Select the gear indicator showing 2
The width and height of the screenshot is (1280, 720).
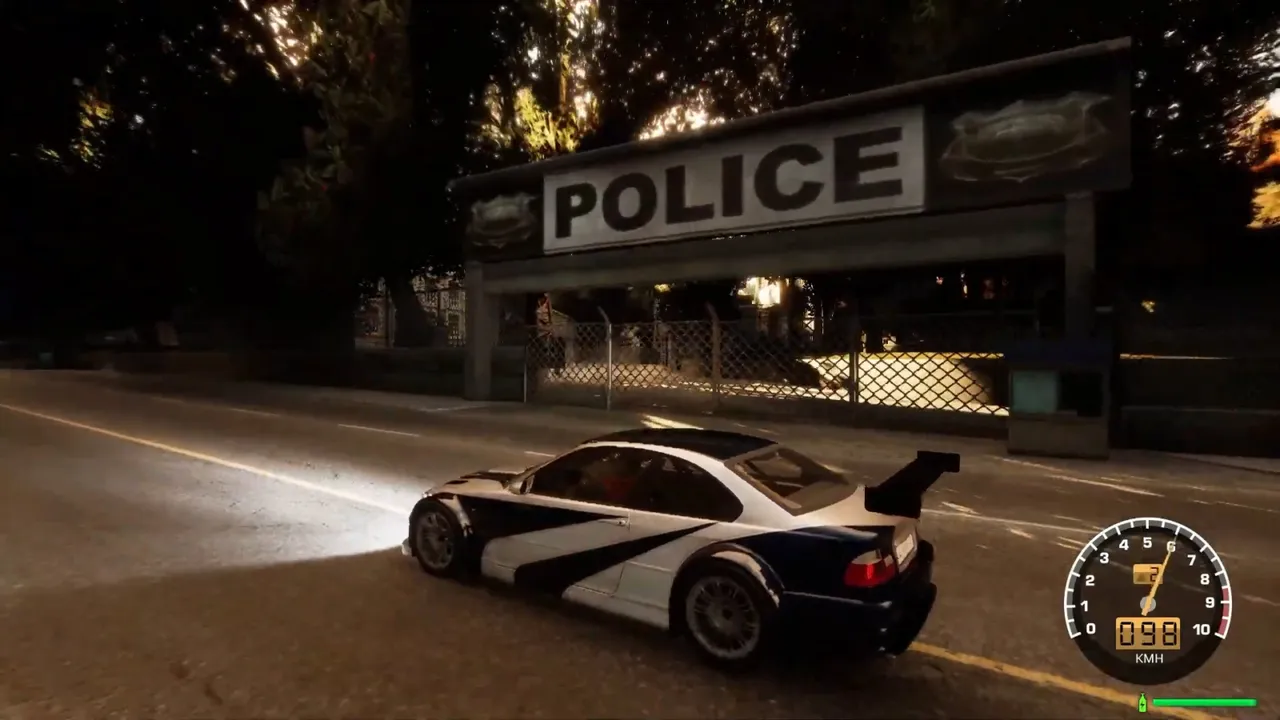[x=1149, y=573]
